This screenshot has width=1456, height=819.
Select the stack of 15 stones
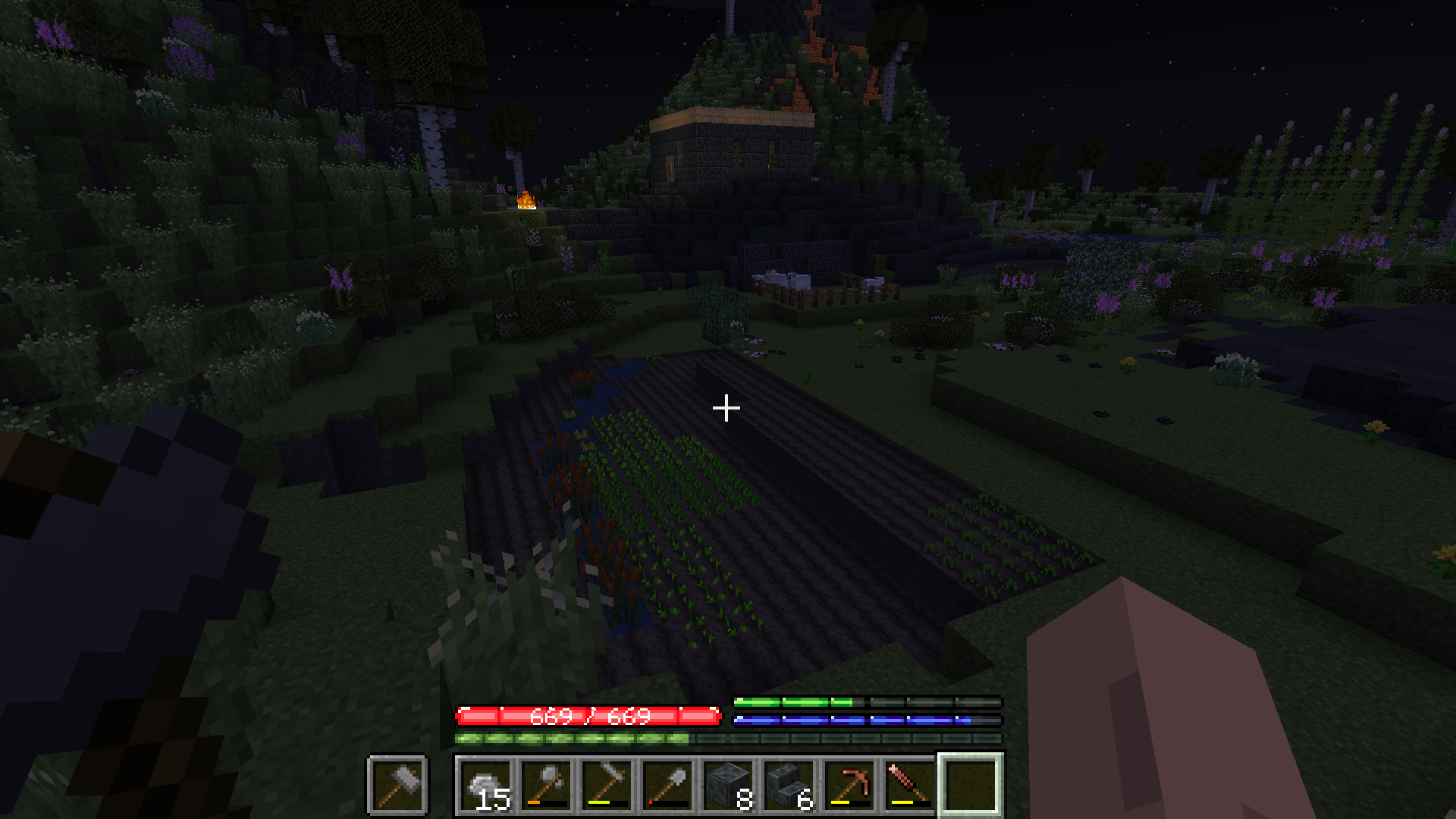pos(486,784)
